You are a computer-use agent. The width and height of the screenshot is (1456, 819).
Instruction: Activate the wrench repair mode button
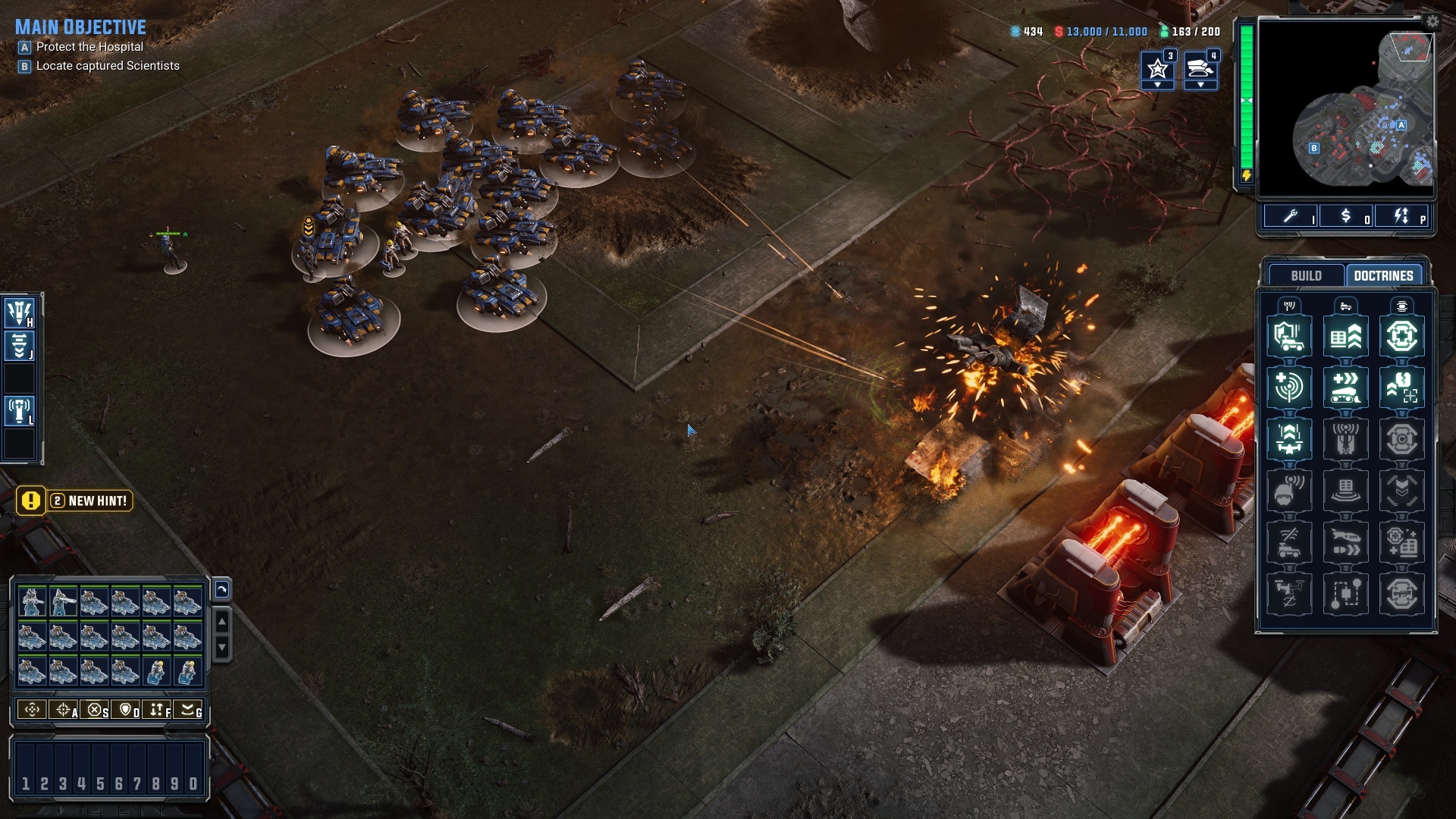tap(1290, 216)
